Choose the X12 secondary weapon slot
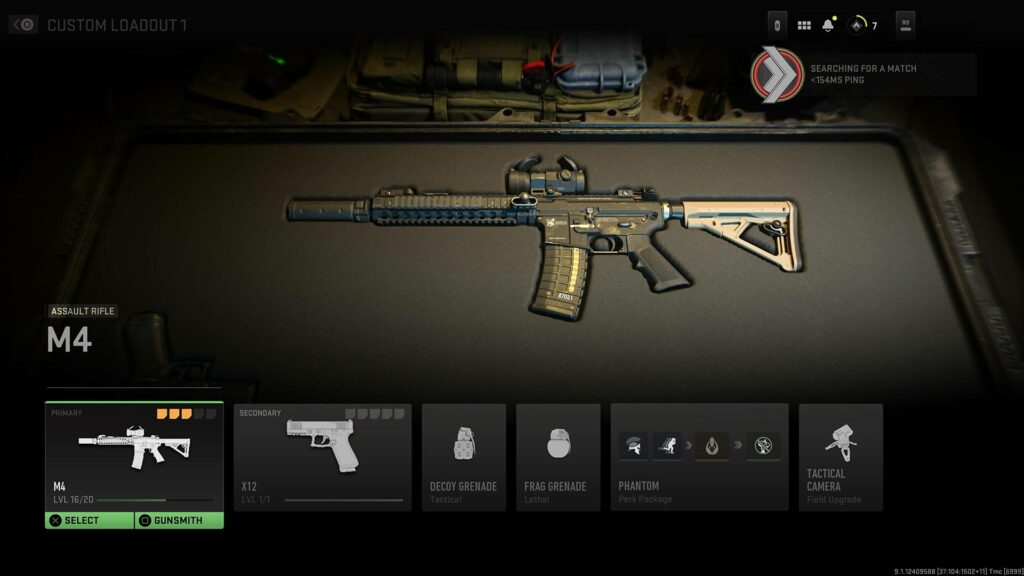 (322, 457)
